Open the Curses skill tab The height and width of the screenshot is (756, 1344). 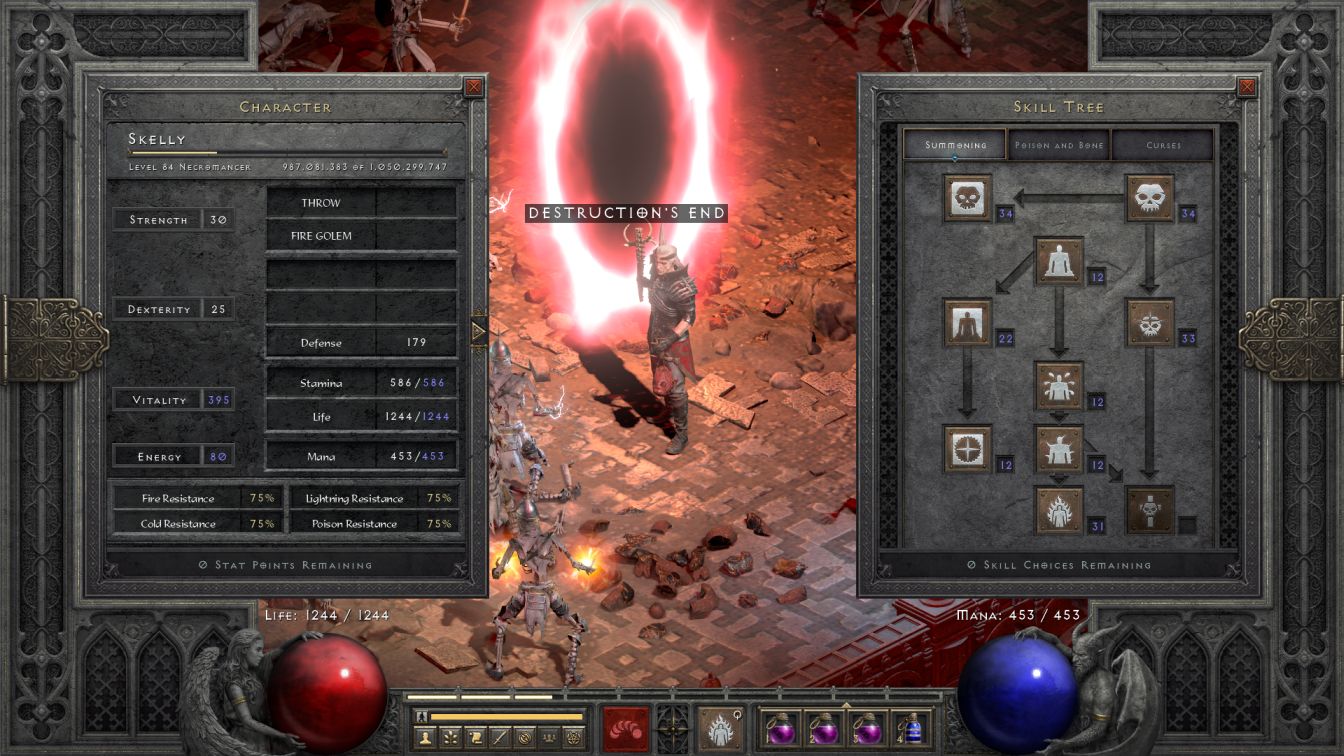1163,145
